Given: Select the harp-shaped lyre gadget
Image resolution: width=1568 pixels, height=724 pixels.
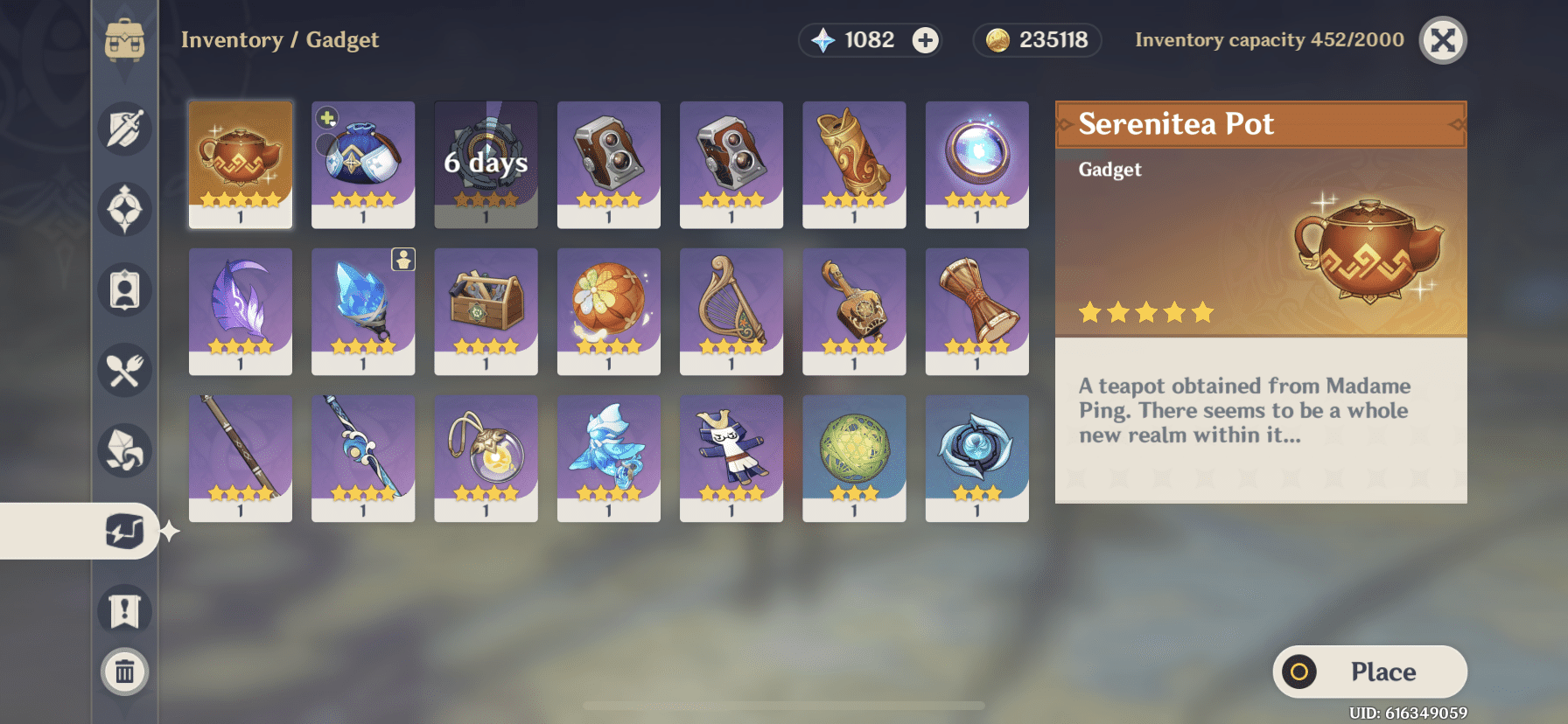Looking at the screenshot, I should pyautogui.click(x=731, y=310).
